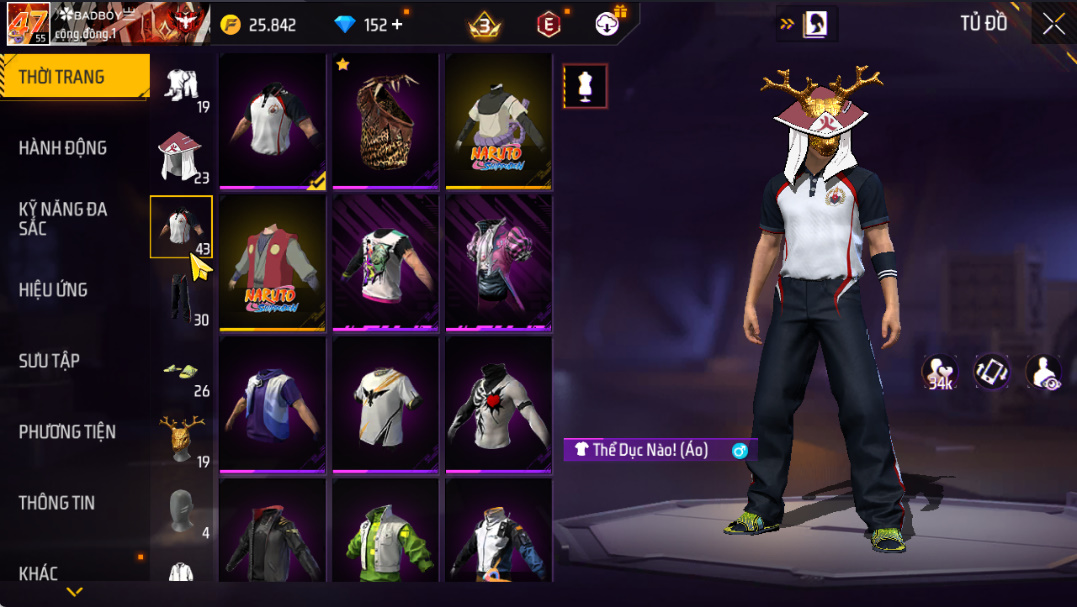Viewport: 1077px width, 607px height.
Task: Choose the shoes category with 26 items
Action: (x=182, y=371)
